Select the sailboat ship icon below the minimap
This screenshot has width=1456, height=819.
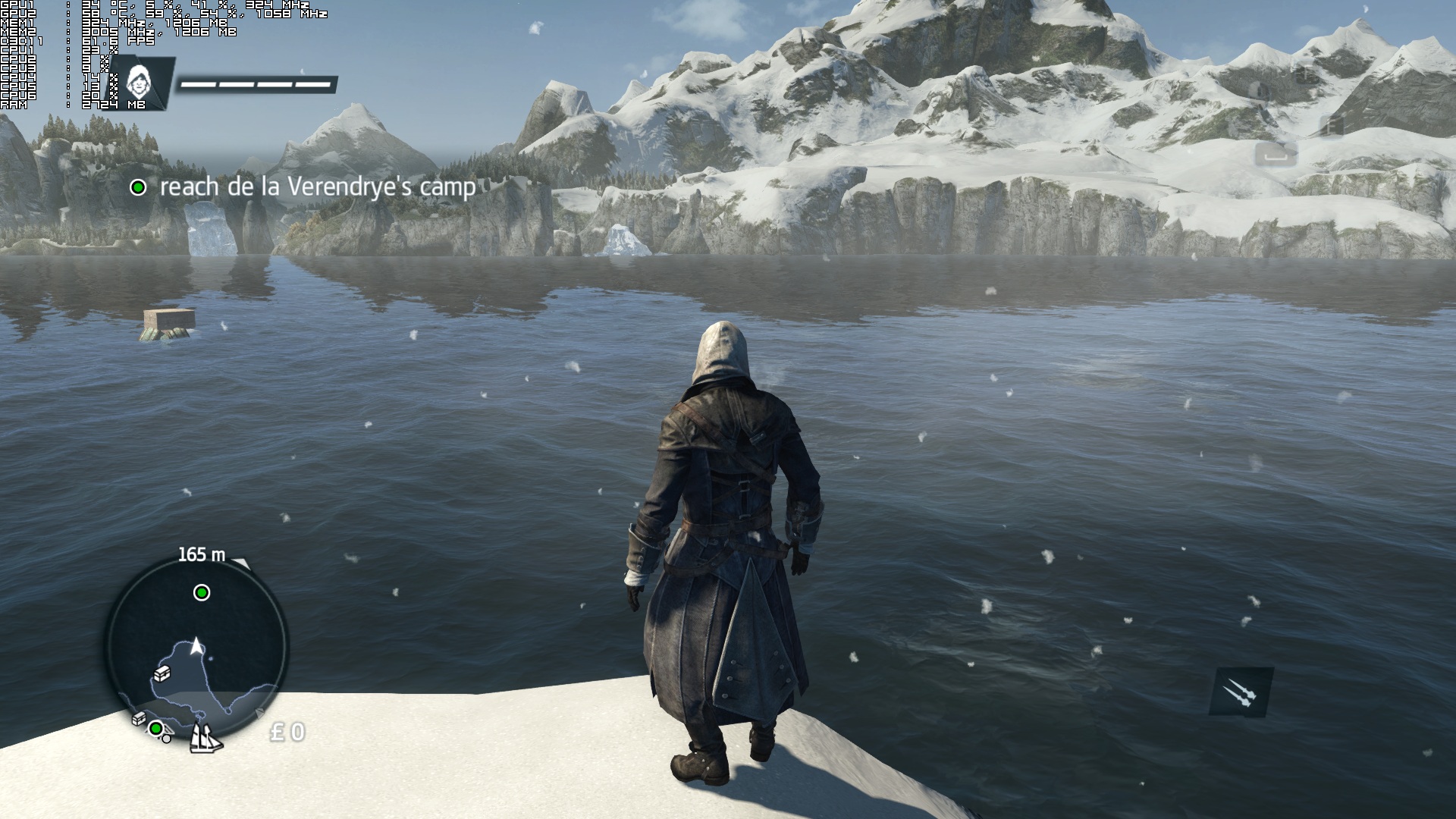point(205,739)
